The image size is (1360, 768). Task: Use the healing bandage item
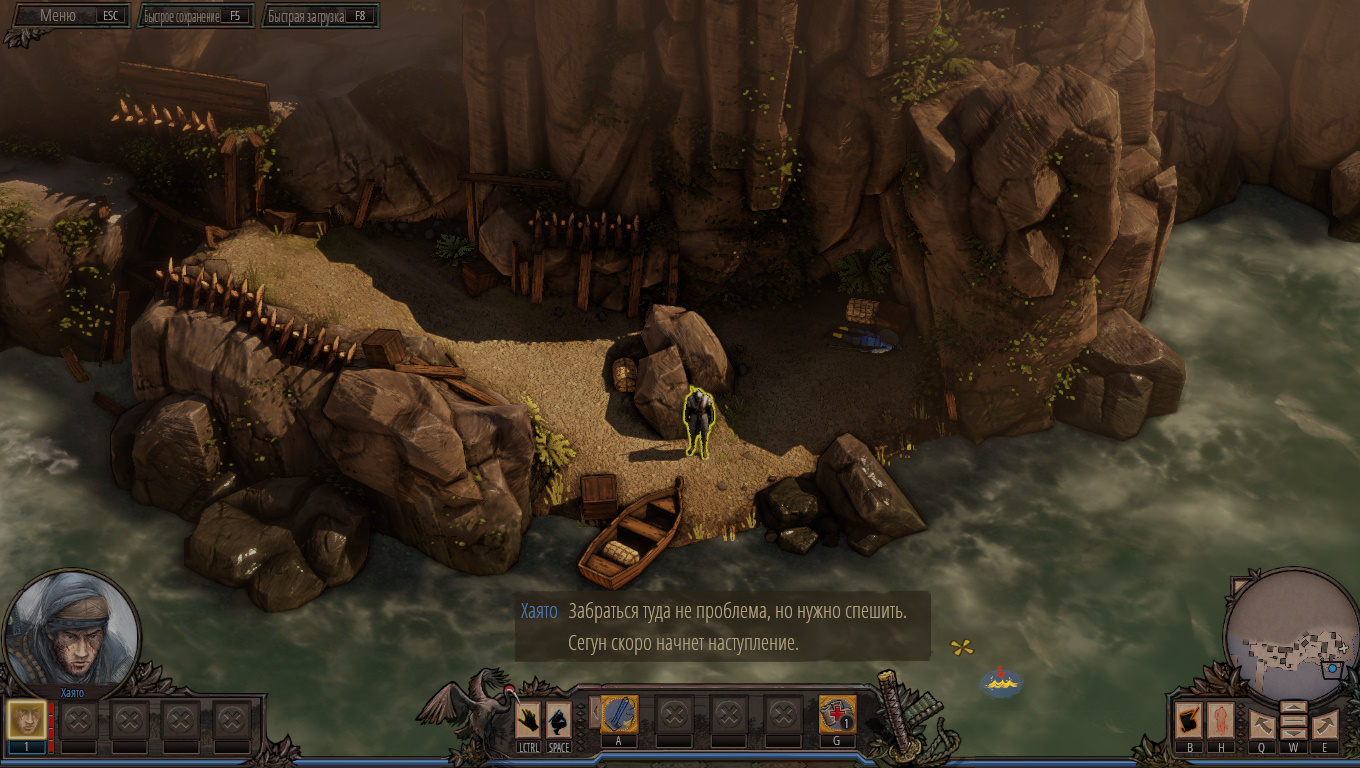[x=837, y=714]
